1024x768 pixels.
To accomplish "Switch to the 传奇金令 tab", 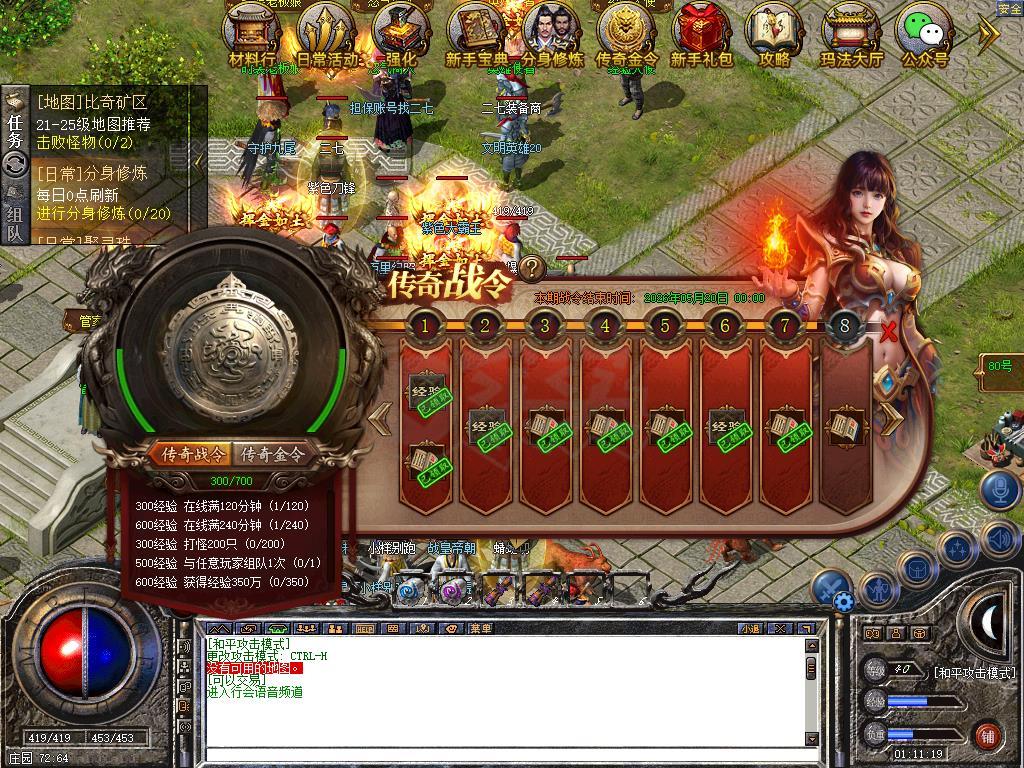I will point(273,454).
